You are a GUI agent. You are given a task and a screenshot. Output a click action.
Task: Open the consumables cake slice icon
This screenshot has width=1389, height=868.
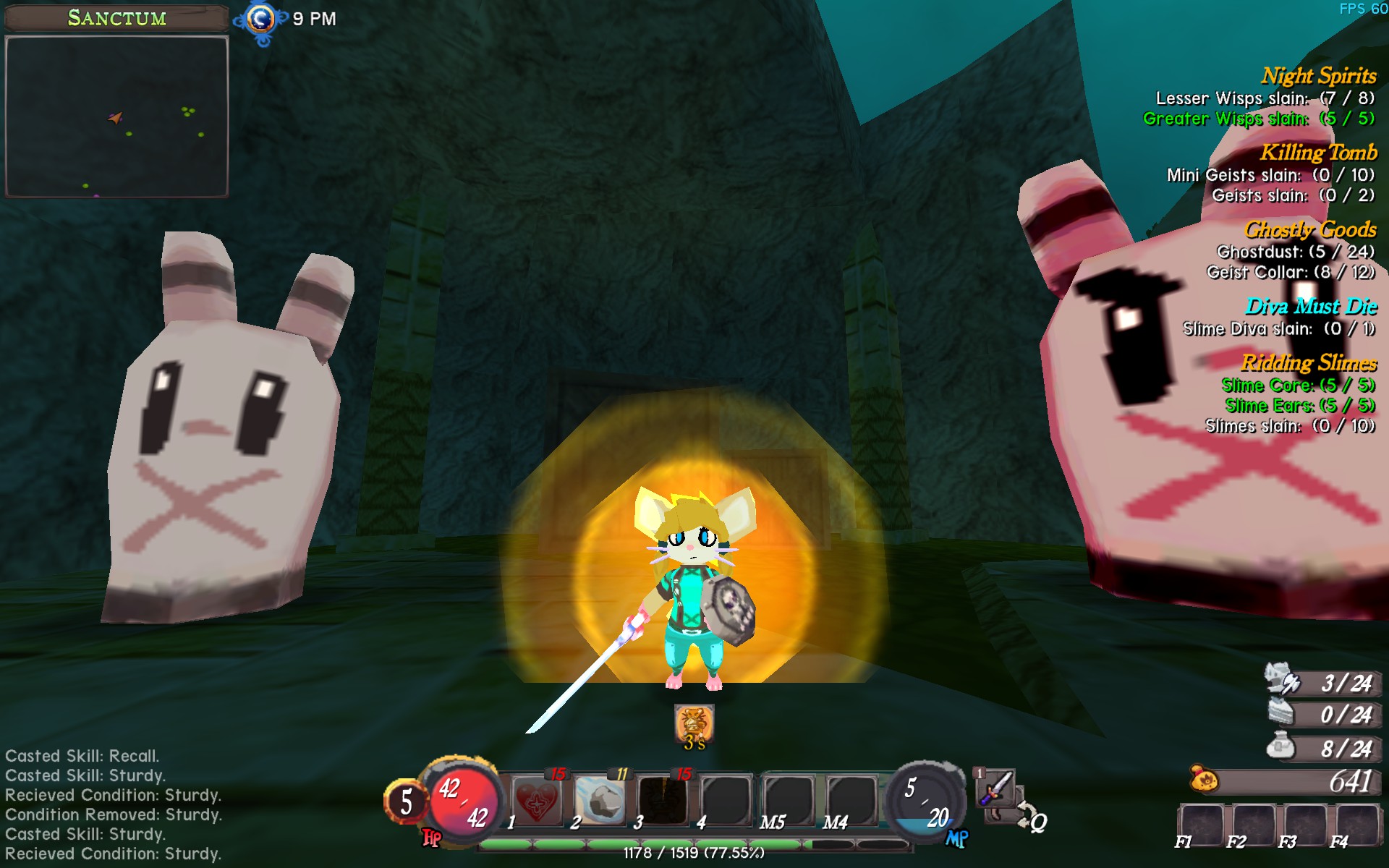coord(1283,713)
